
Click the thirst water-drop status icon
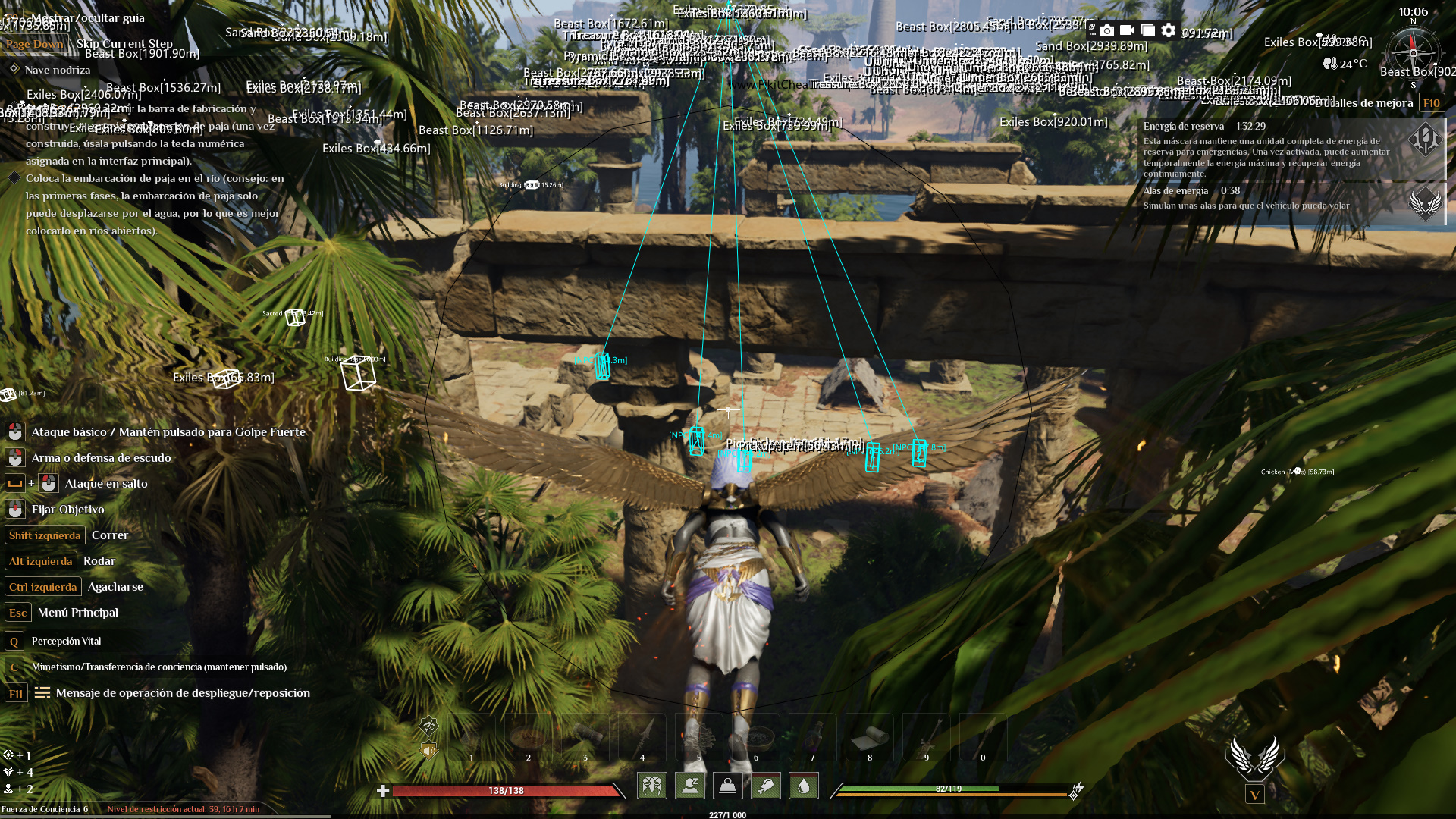[803, 786]
